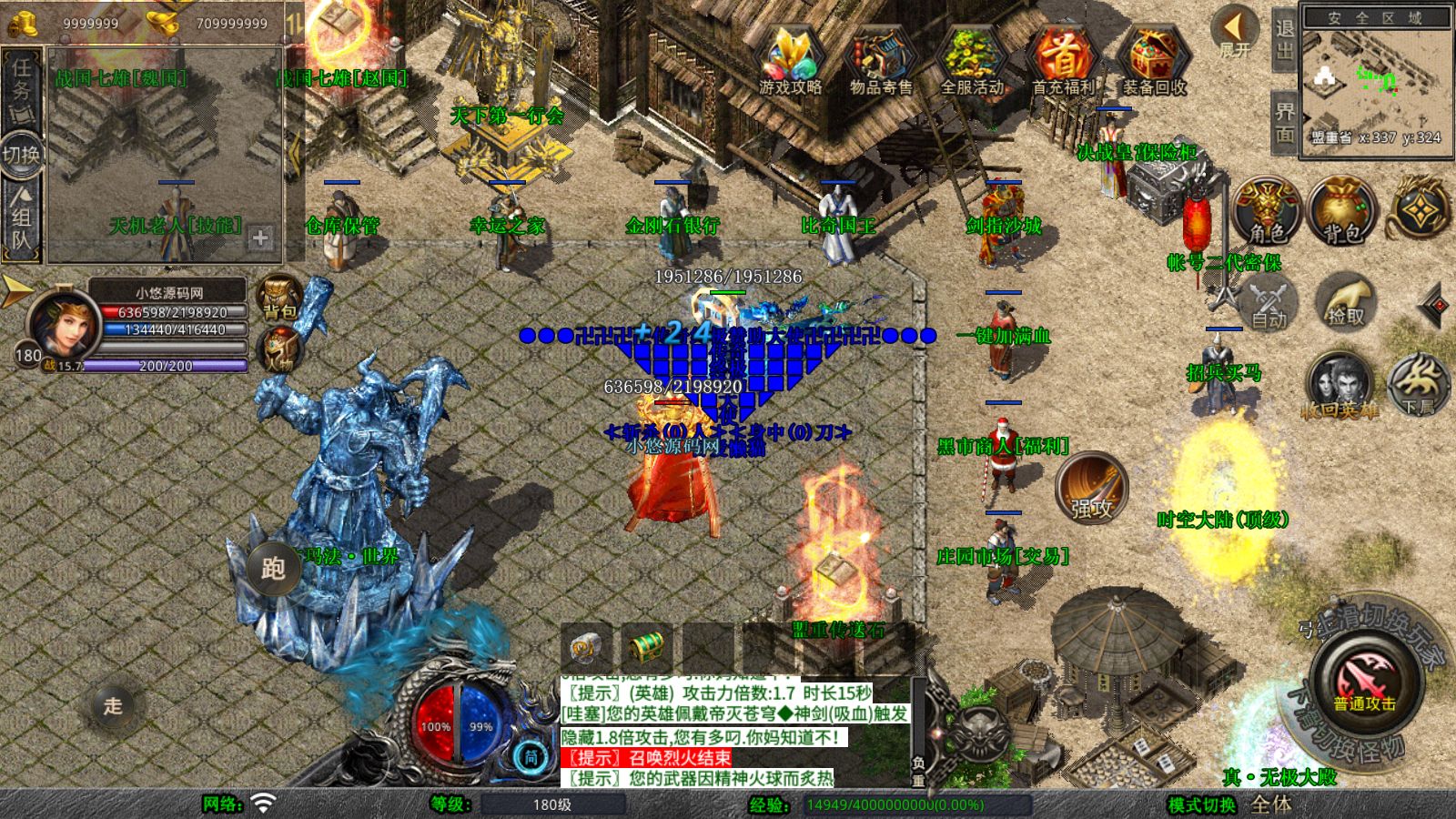This screenshot has height=819, width=1456.
Task: Open the minimap of 盟重省
Action: [x=1376, y=82]
